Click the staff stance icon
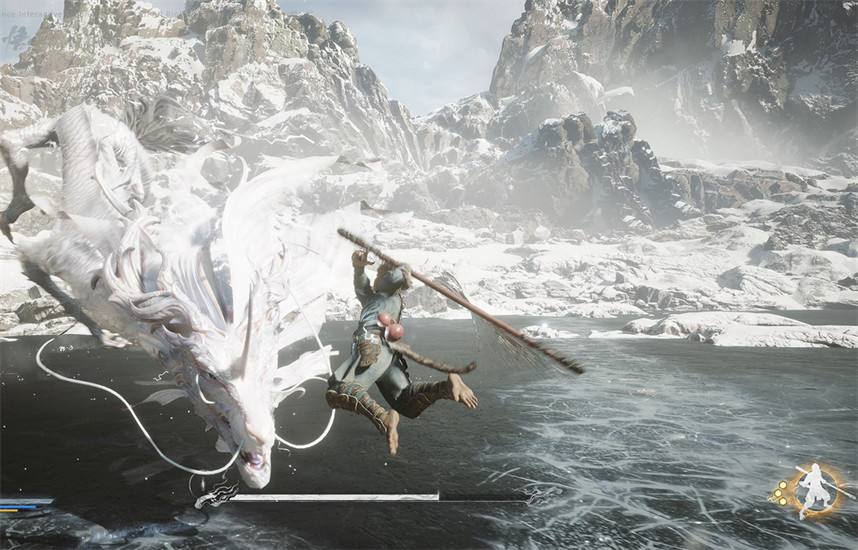The image size is (858, 550). coord(816,490)
